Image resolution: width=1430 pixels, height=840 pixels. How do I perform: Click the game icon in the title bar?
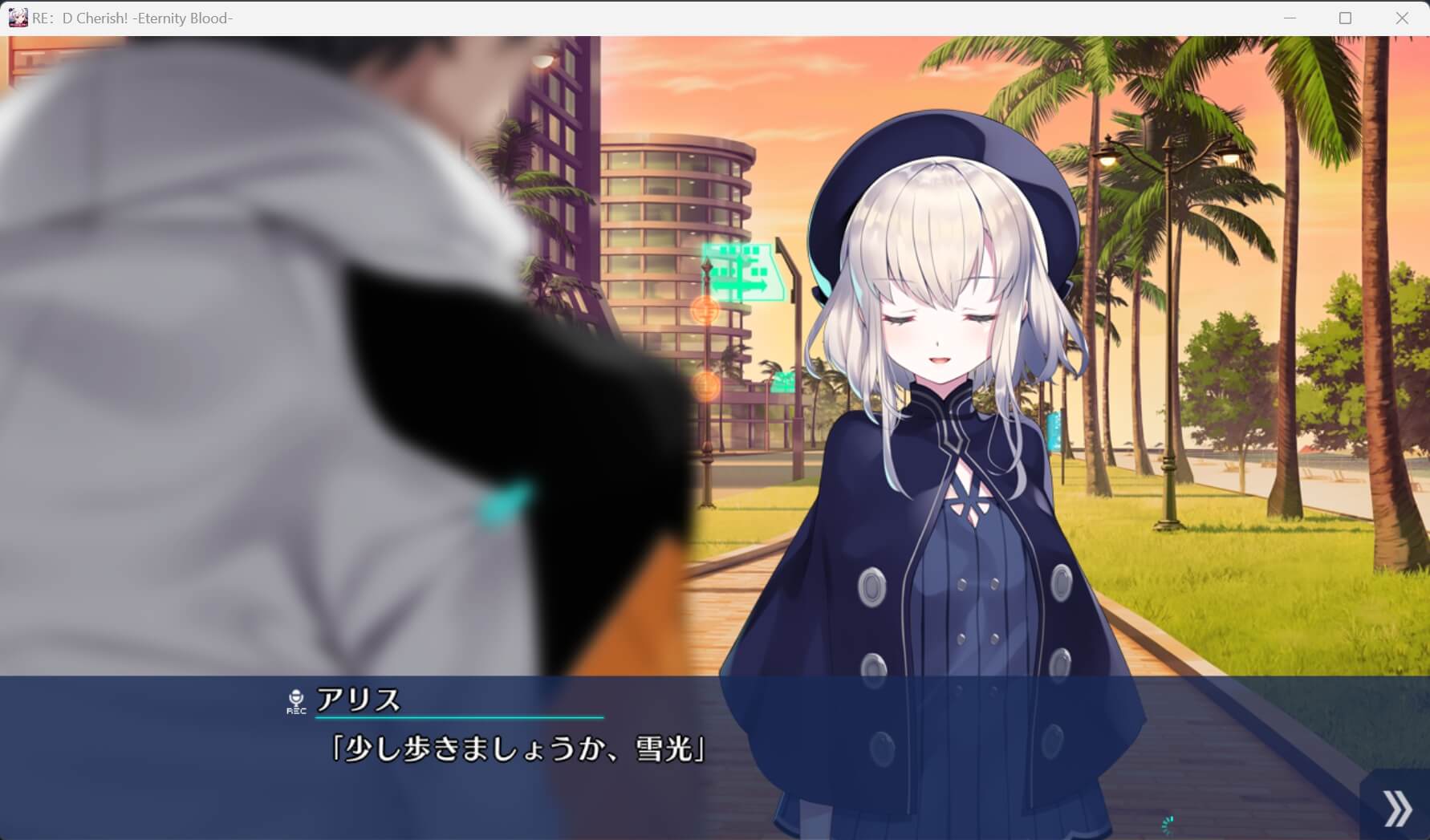pyautogui.click(x=18, y=17)
